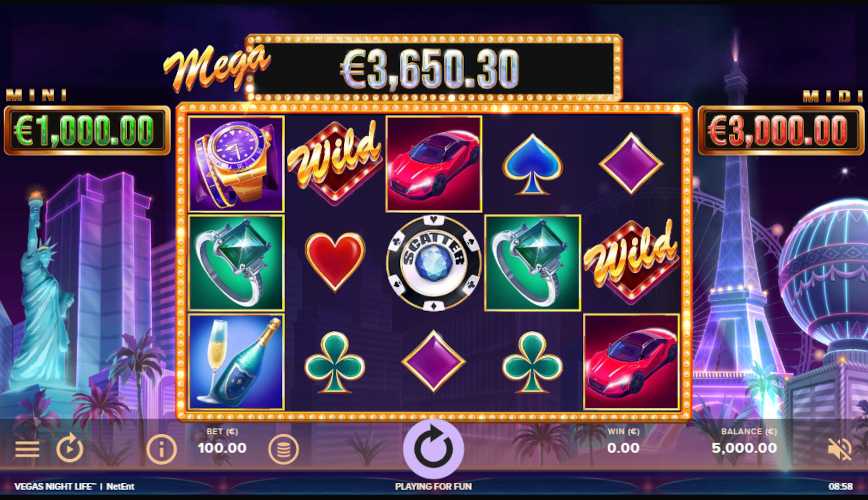Screen dimensions: 868x500
Task: Open bet settings via coin stack icon
Action: [283, 449]
